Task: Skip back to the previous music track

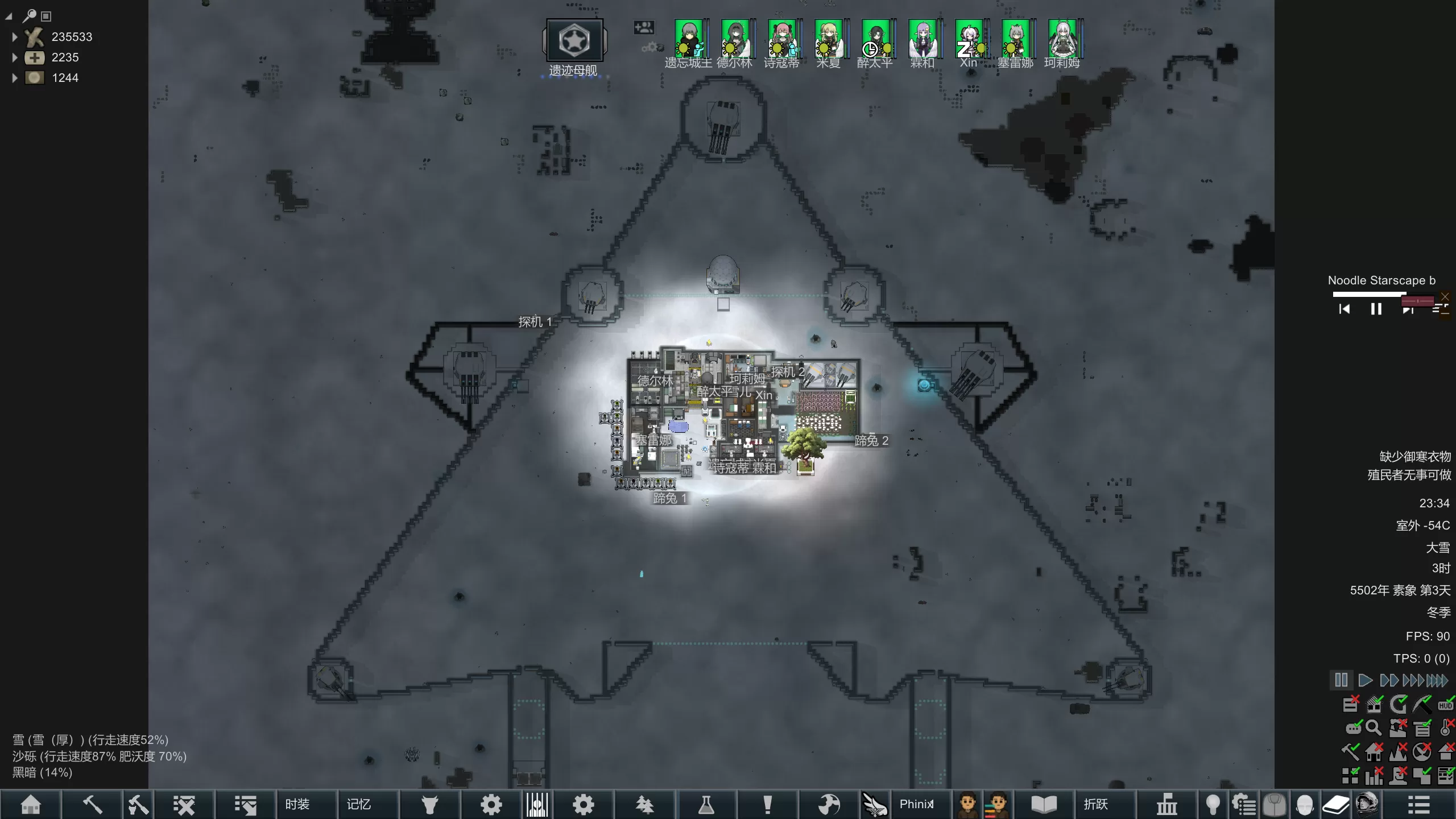Action: (1345, 309)
